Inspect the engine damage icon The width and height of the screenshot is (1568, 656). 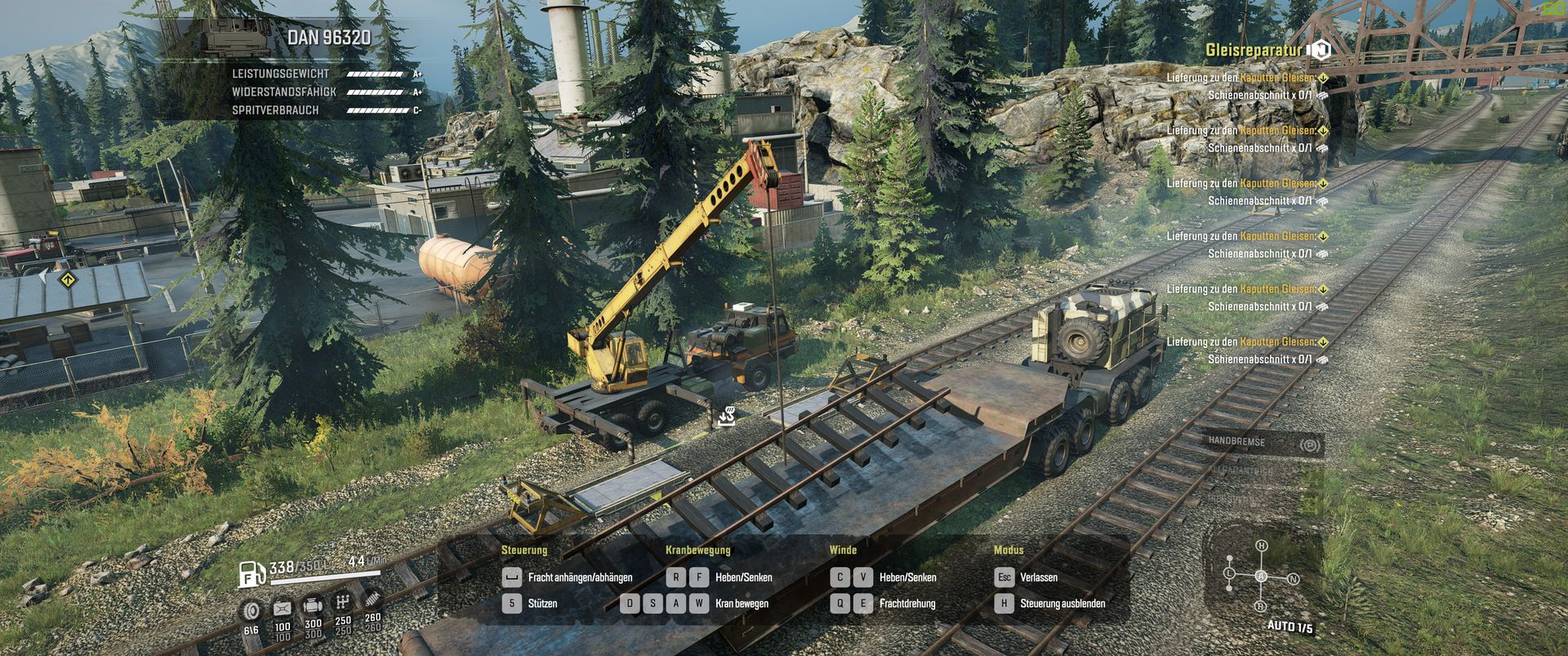click(313, 607)
